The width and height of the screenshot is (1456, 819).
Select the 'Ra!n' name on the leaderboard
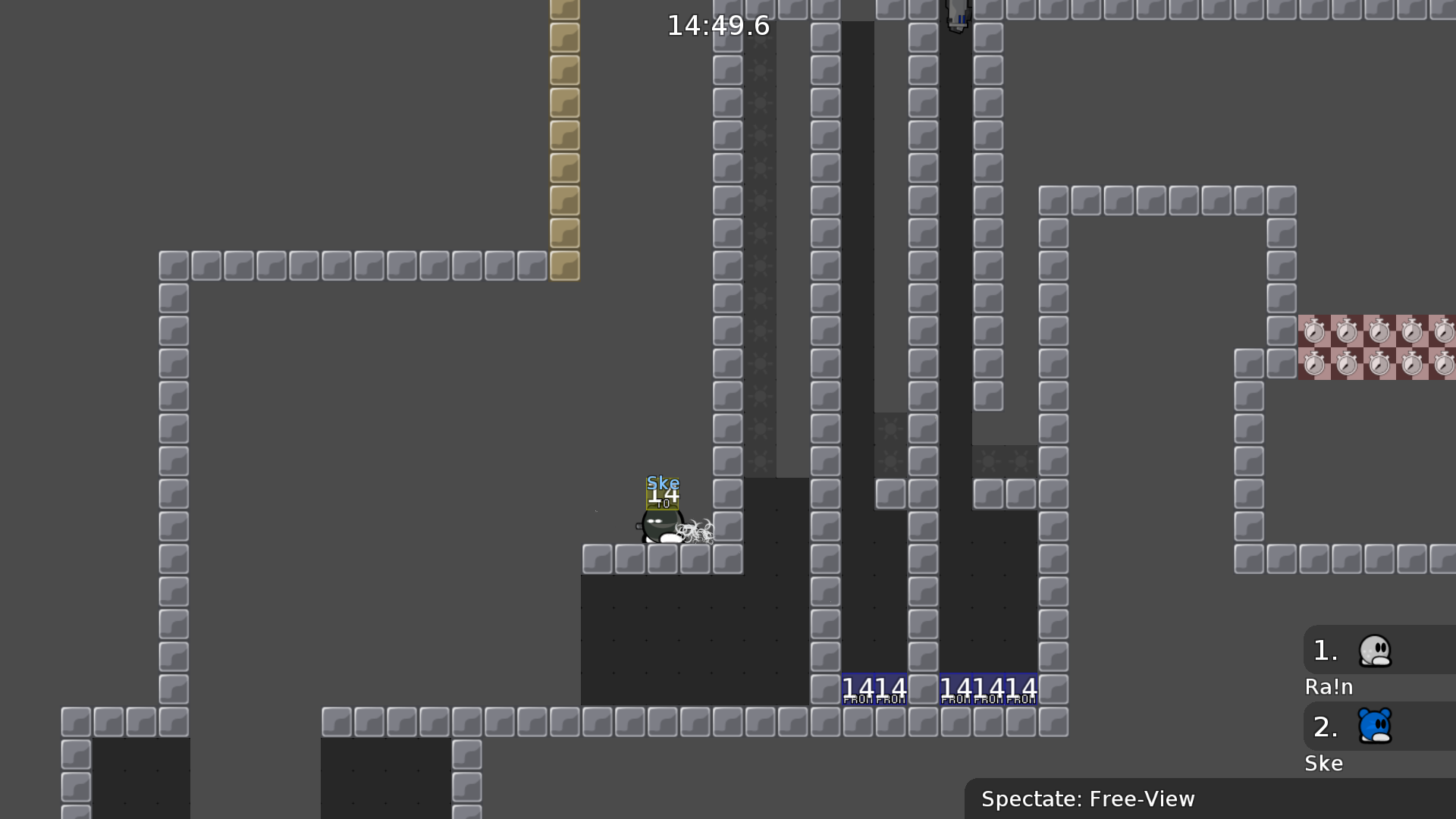click(x=1328, y=687)
